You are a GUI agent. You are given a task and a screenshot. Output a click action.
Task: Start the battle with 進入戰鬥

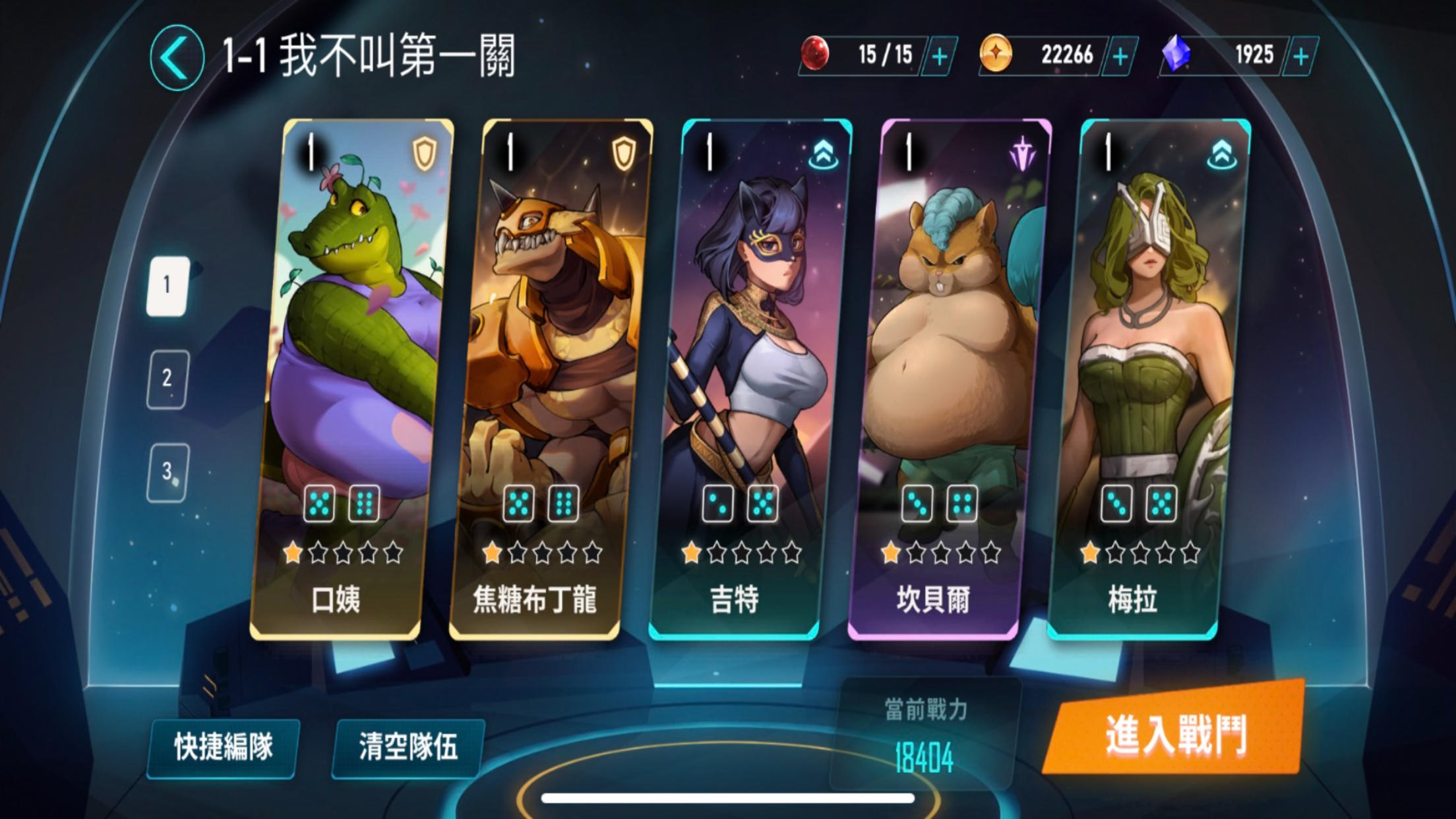(1175, 732)
